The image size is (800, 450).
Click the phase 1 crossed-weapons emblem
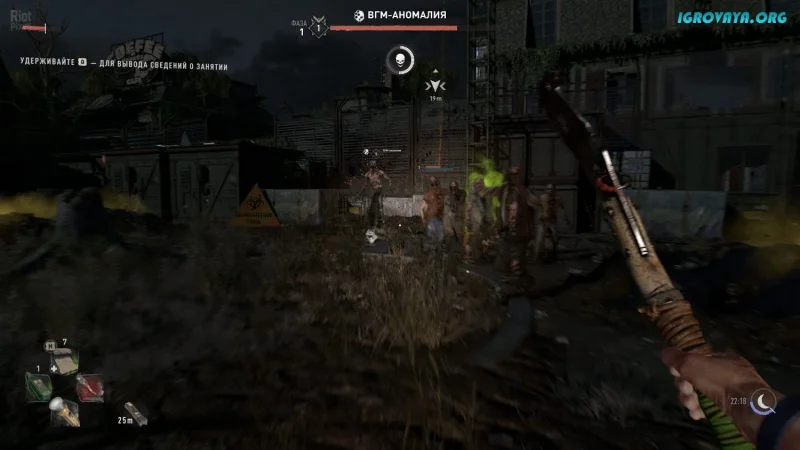click(x=320, y=24)
